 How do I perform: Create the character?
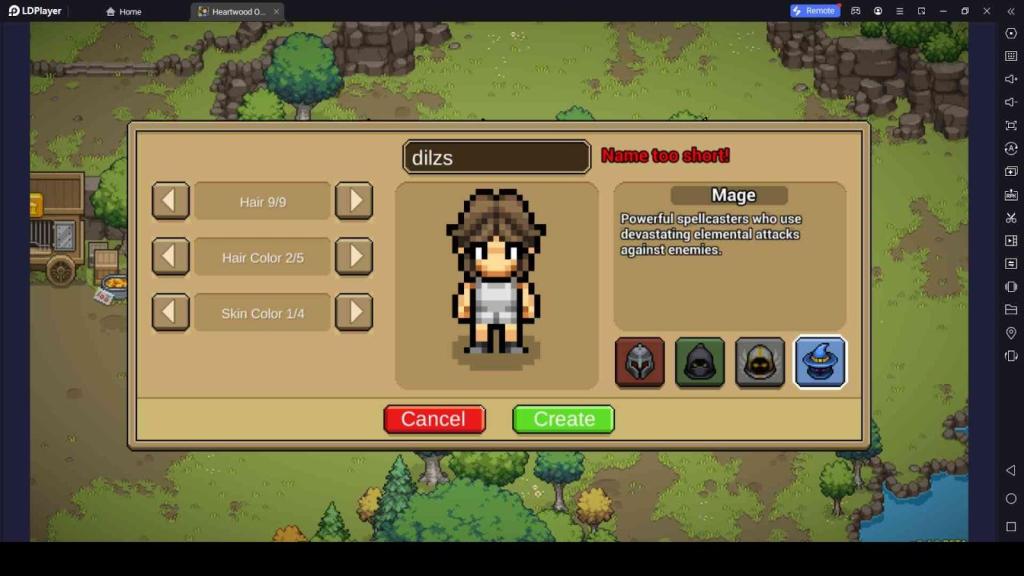point(564,419)
